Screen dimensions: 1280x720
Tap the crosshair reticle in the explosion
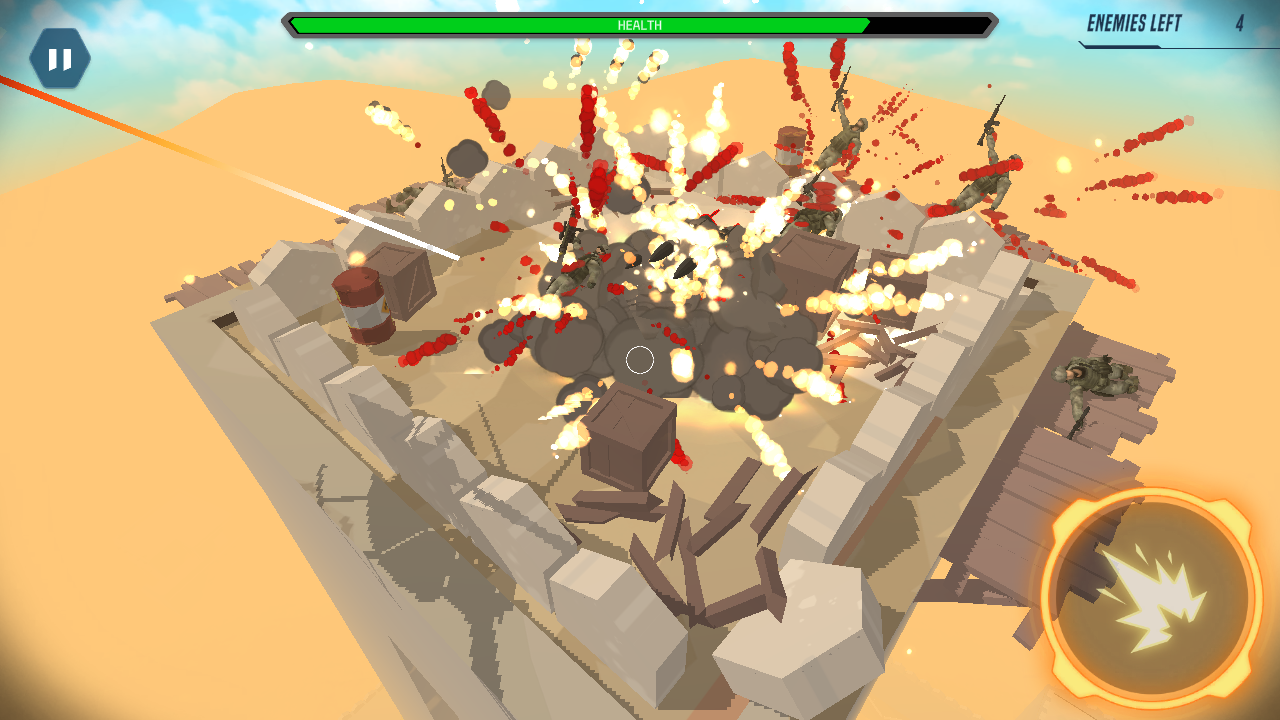[x=639, y=361]
